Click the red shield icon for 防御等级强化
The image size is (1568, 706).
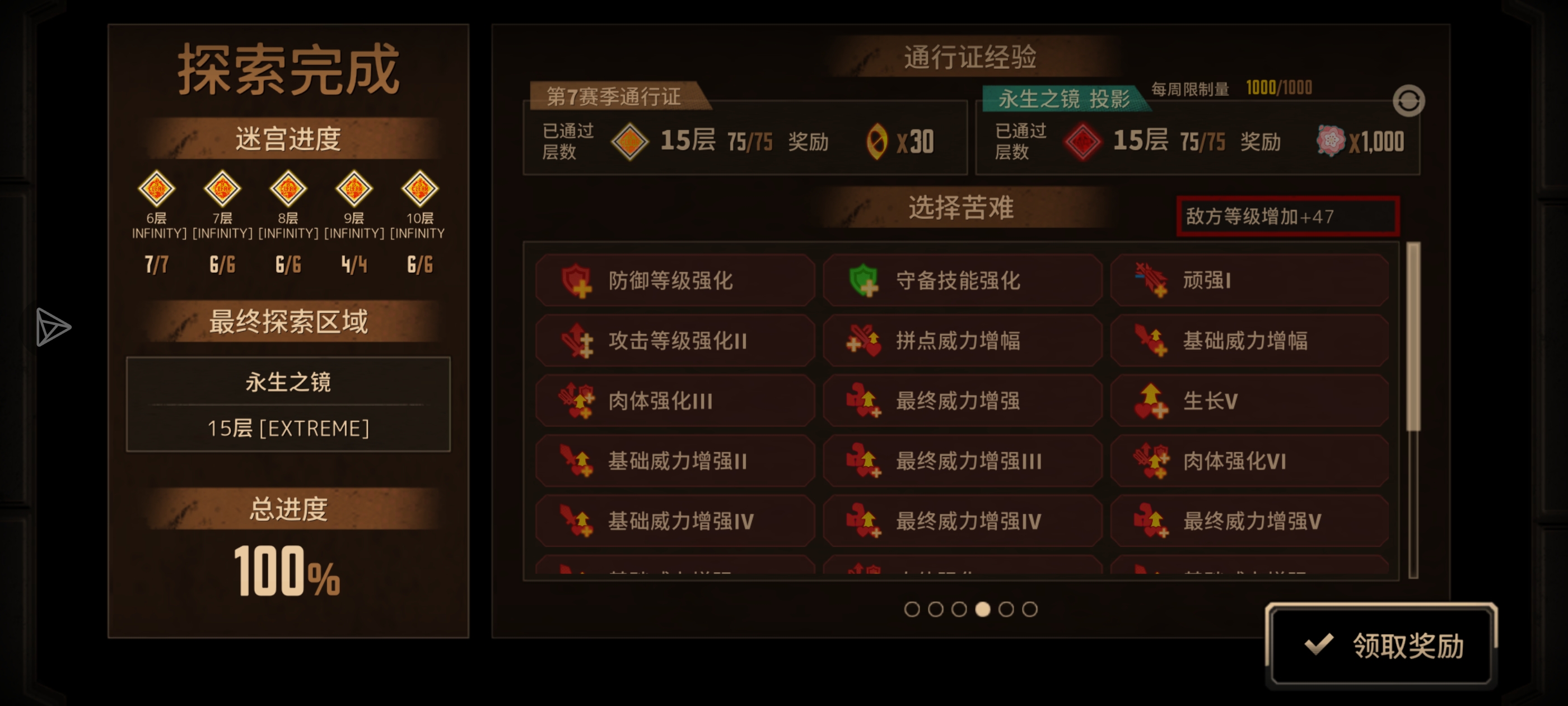[579, 280]
